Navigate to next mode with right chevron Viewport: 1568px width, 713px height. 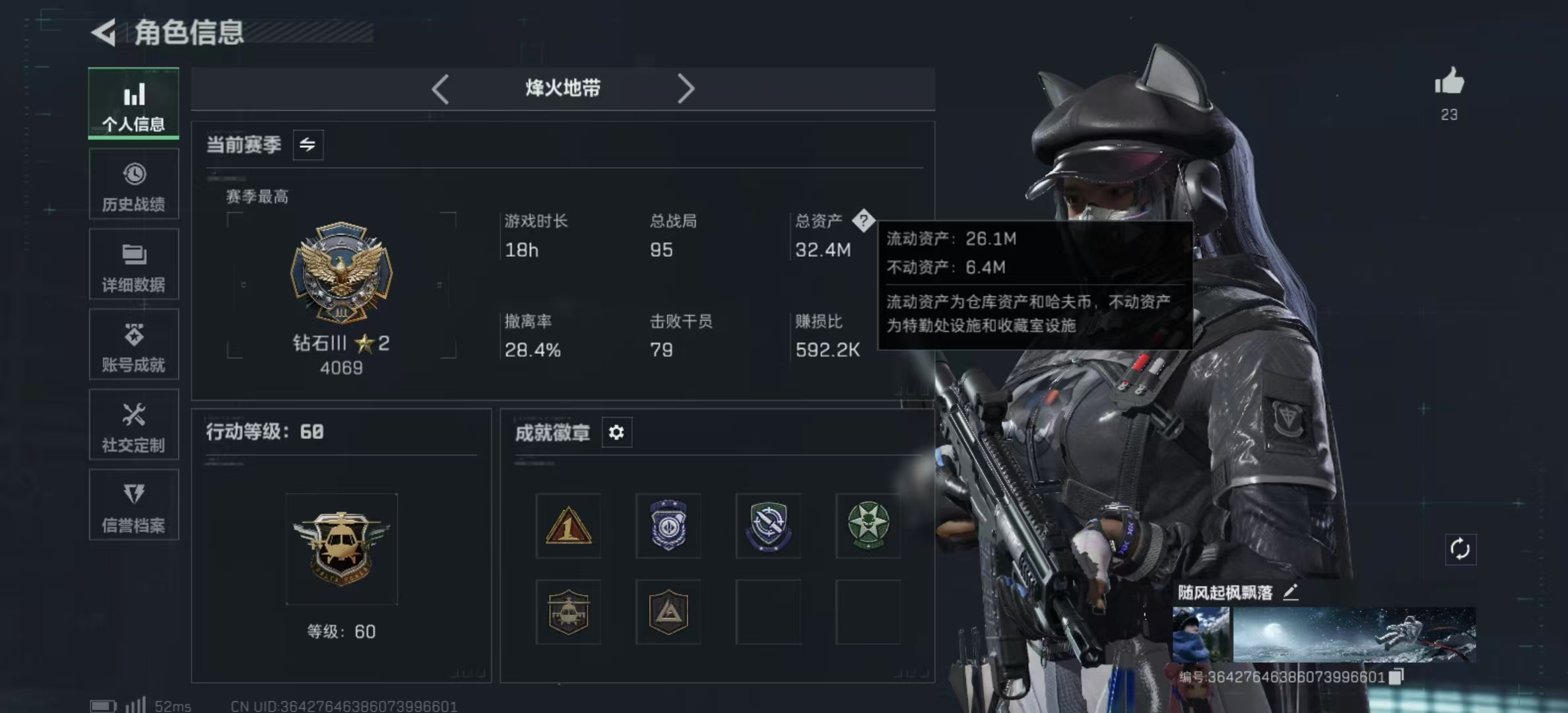click(x=686, y=88)
